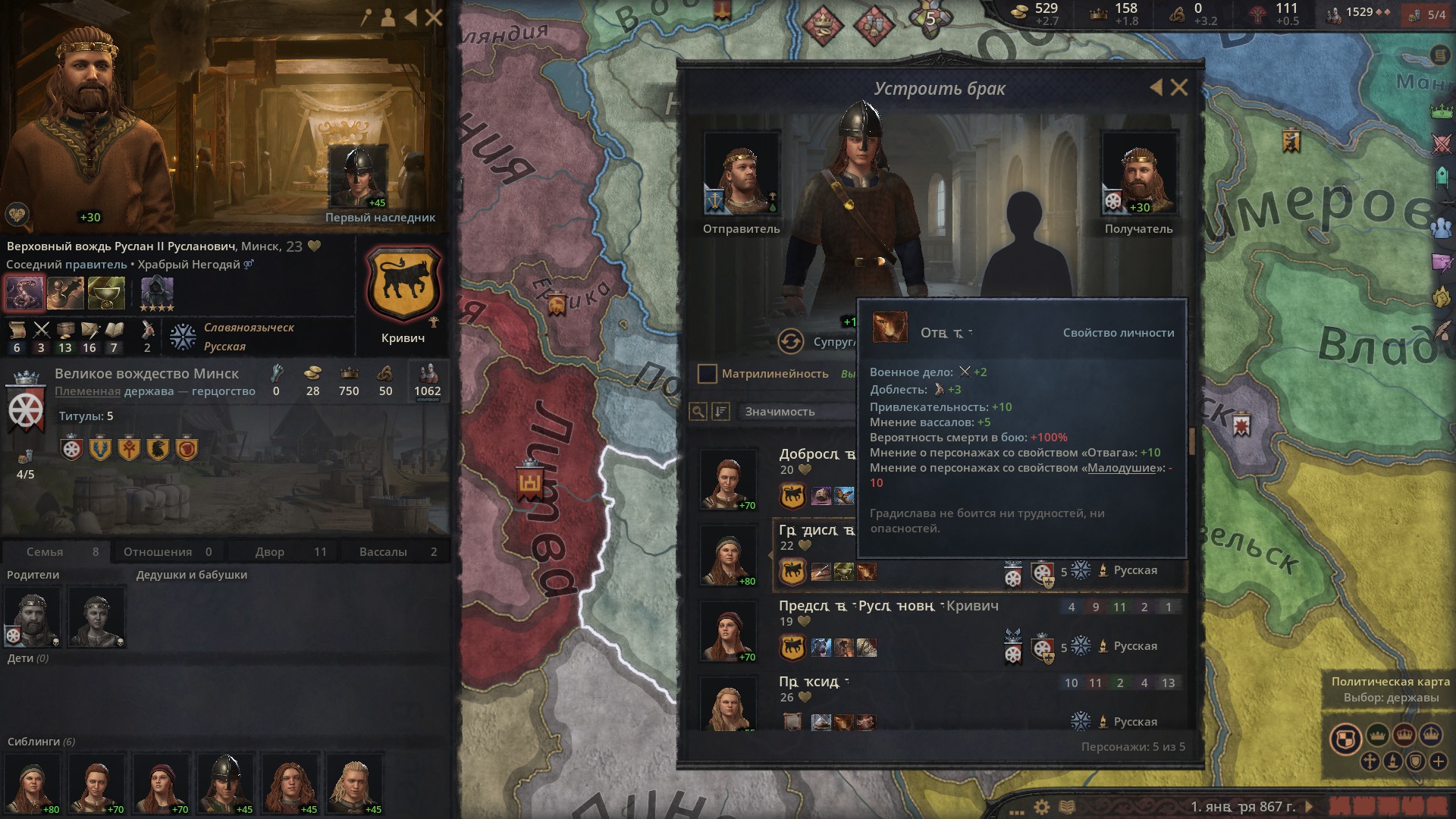
Task: Go back with marriage window arrow
Action: (1156, 88)
